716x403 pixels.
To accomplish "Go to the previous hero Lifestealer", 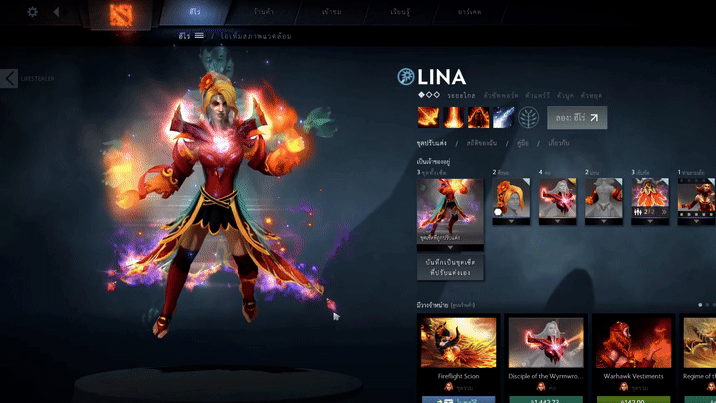I will coord(9,78).
